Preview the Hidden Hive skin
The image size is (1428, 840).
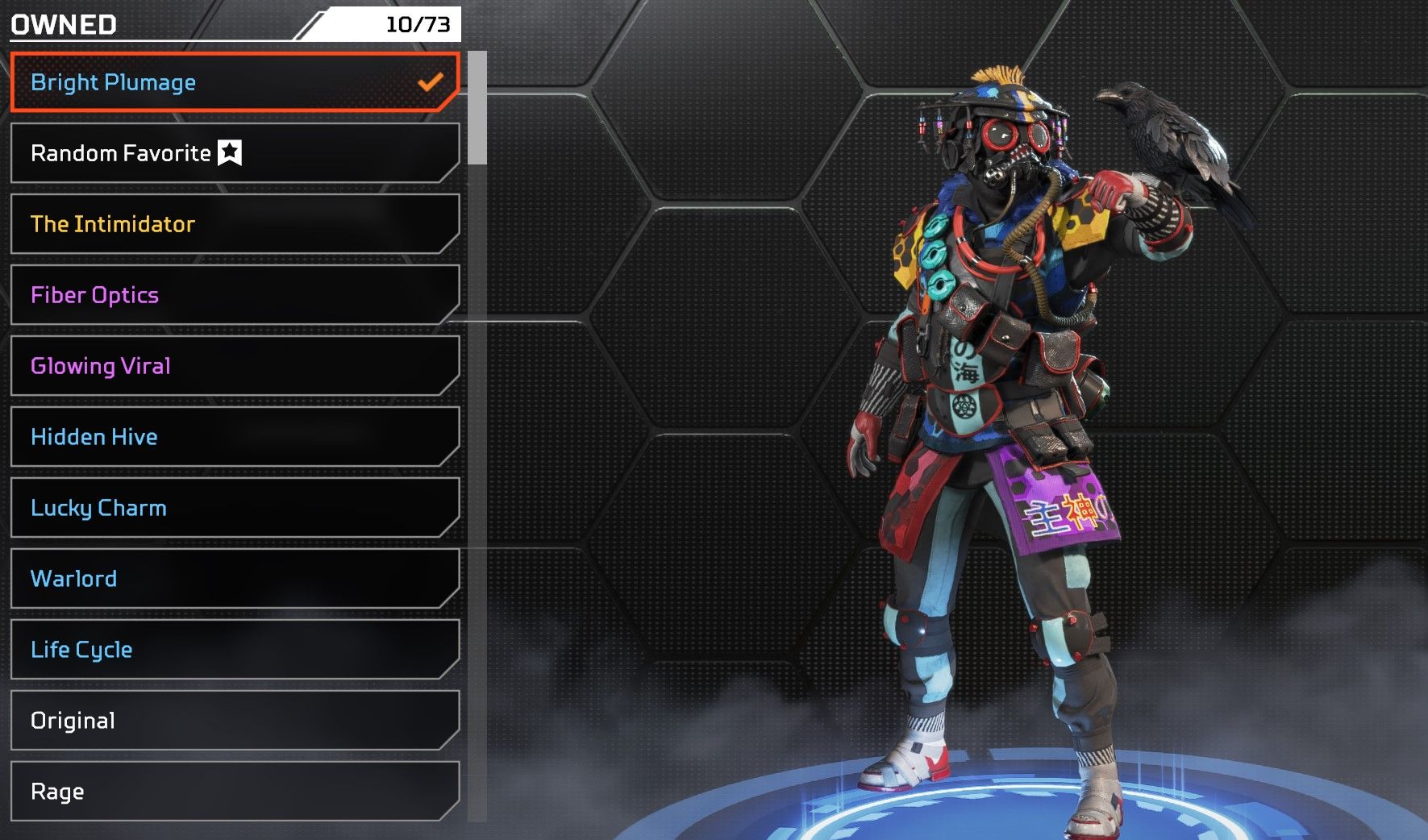click(234, 437)
